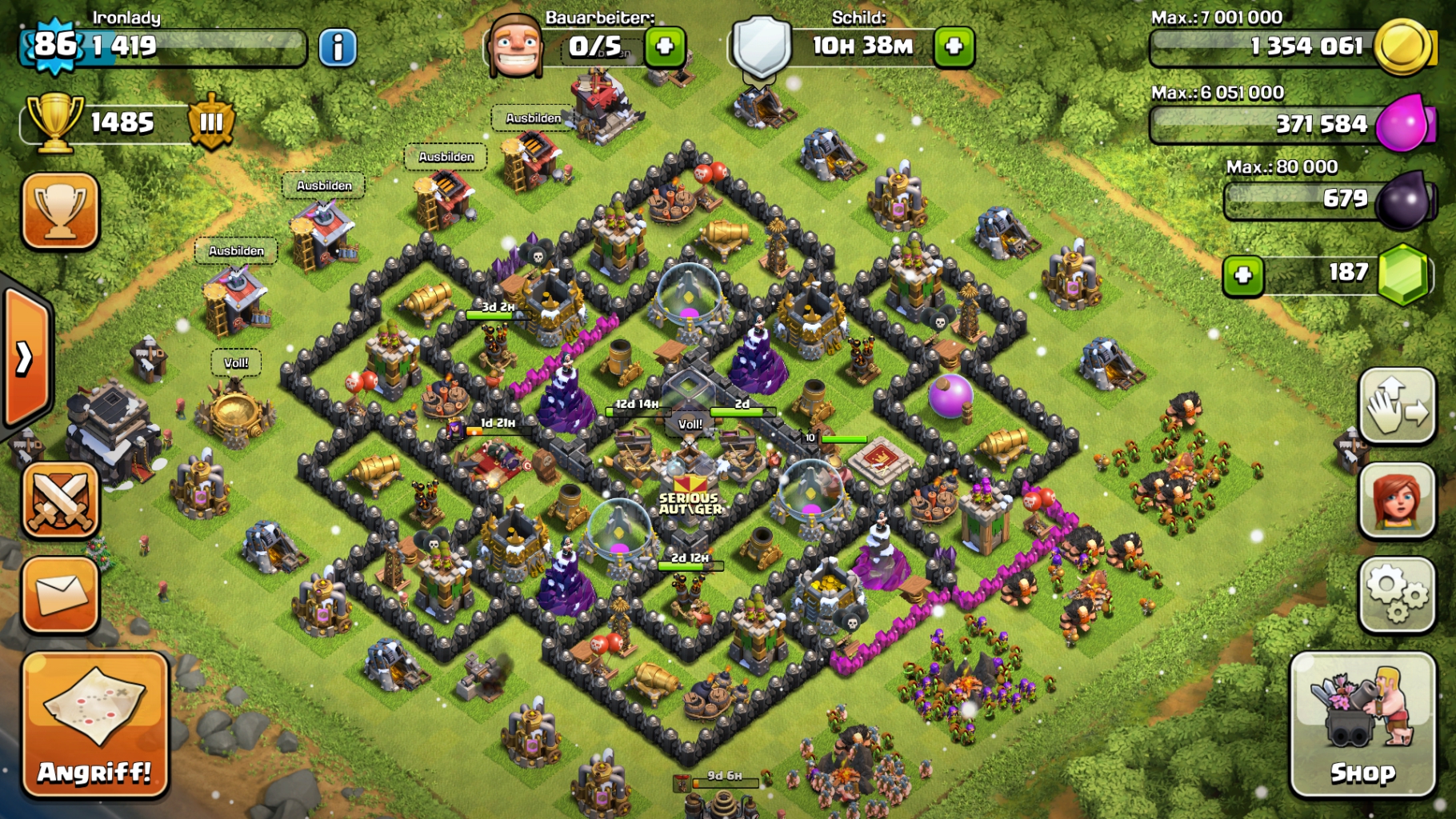Show player info with blue i button
This screenshot has height=819, width=1456.
click(338, 48)
